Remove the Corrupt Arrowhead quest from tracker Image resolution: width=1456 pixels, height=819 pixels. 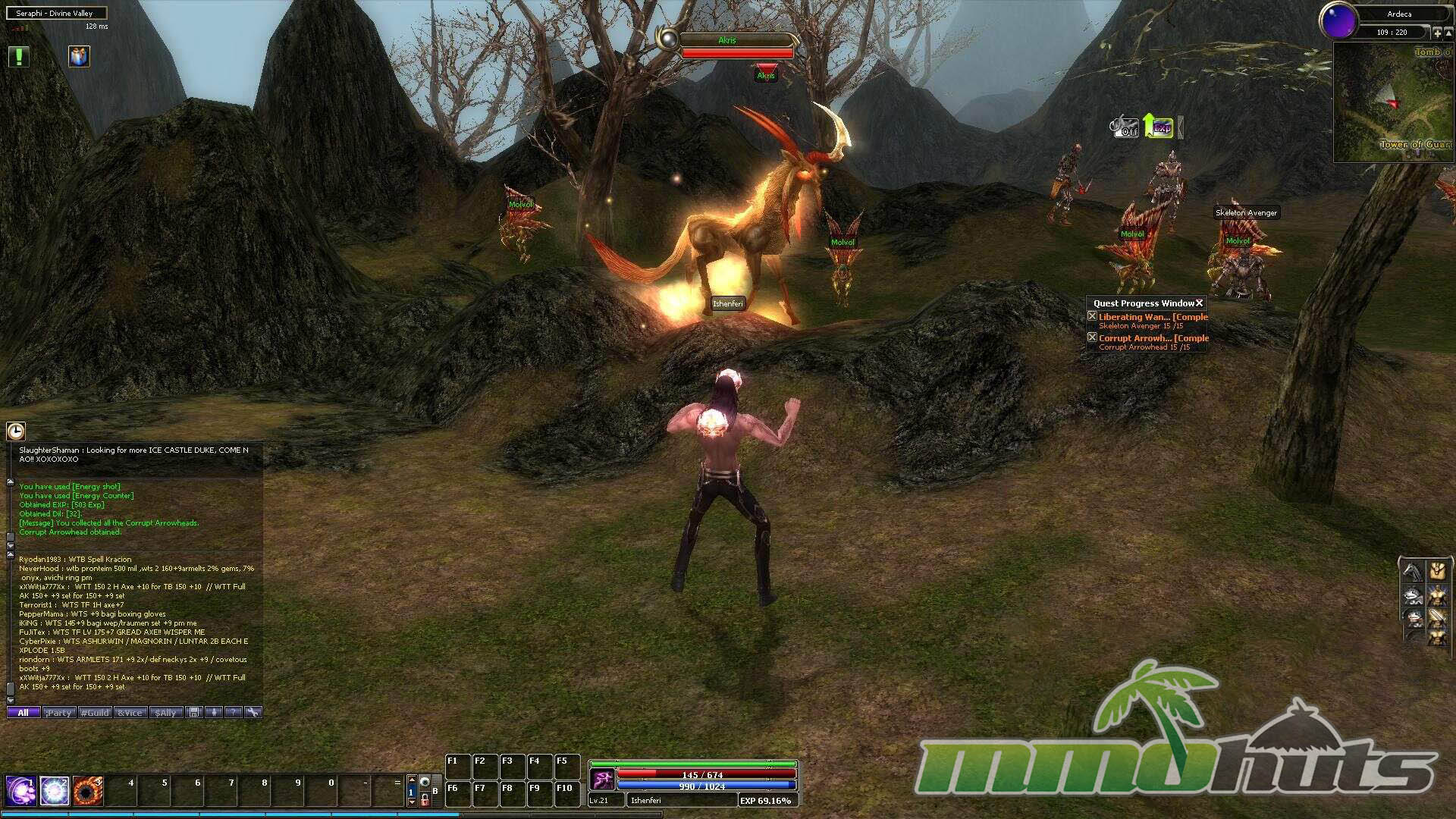click(1092, 337)
